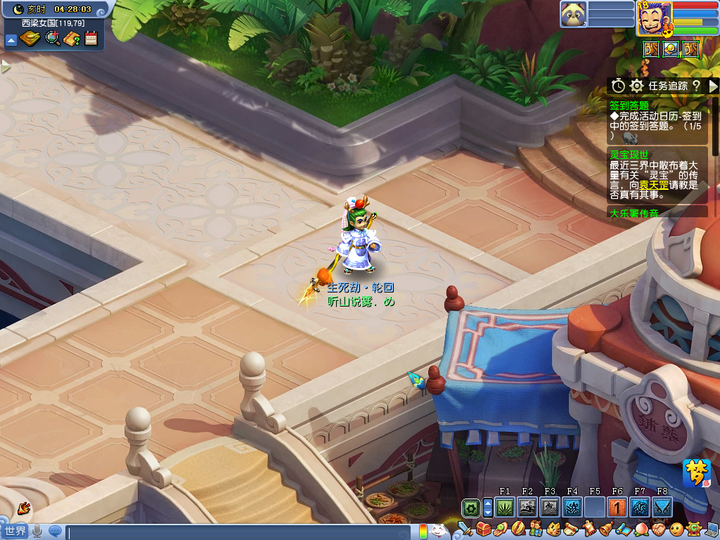This screenshot has height=540, width=720.
Task: Open the green gear button left of hotbar
Action: pos(470,507)
